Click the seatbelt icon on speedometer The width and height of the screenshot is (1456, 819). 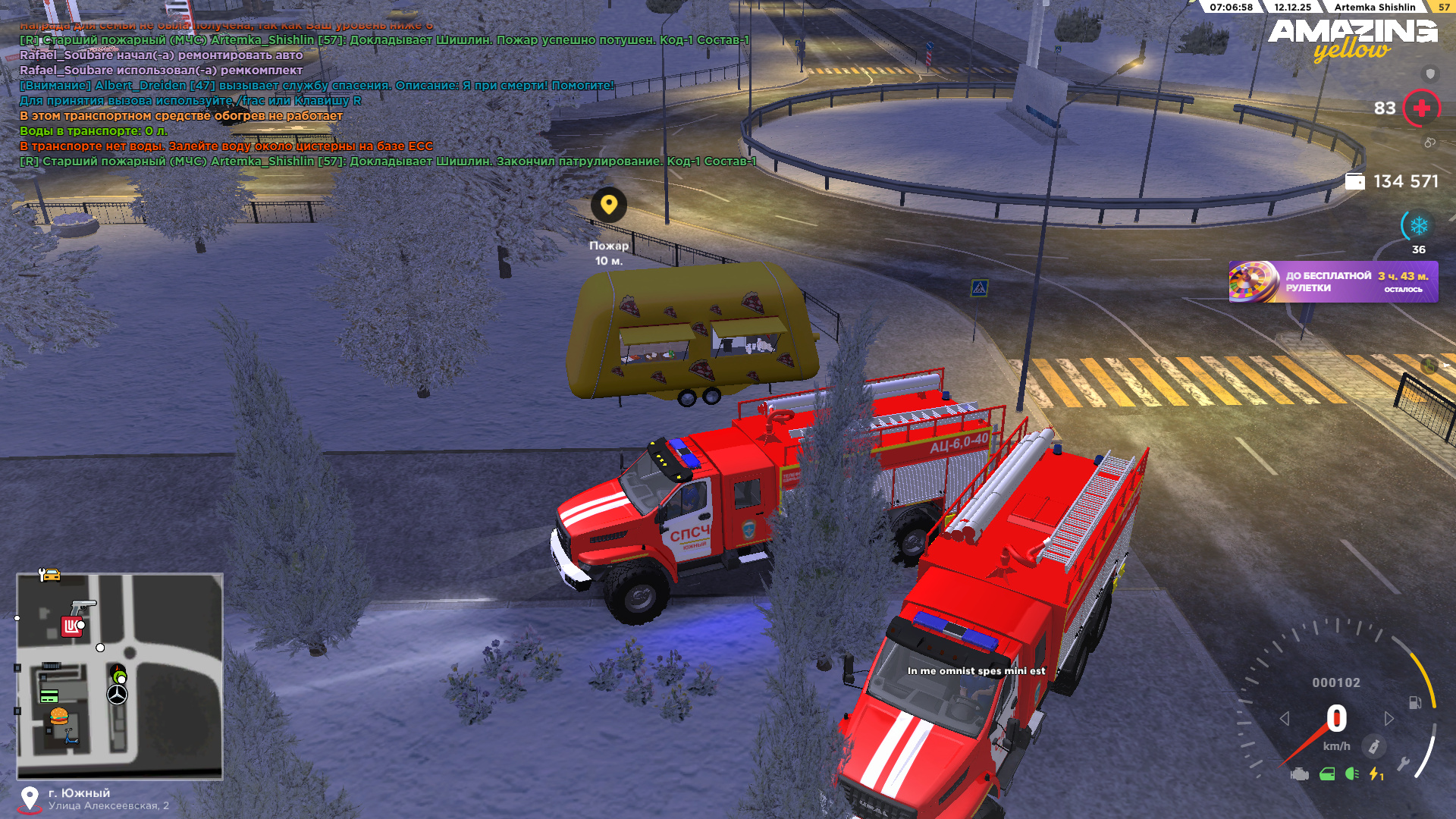pos(1373,746)
